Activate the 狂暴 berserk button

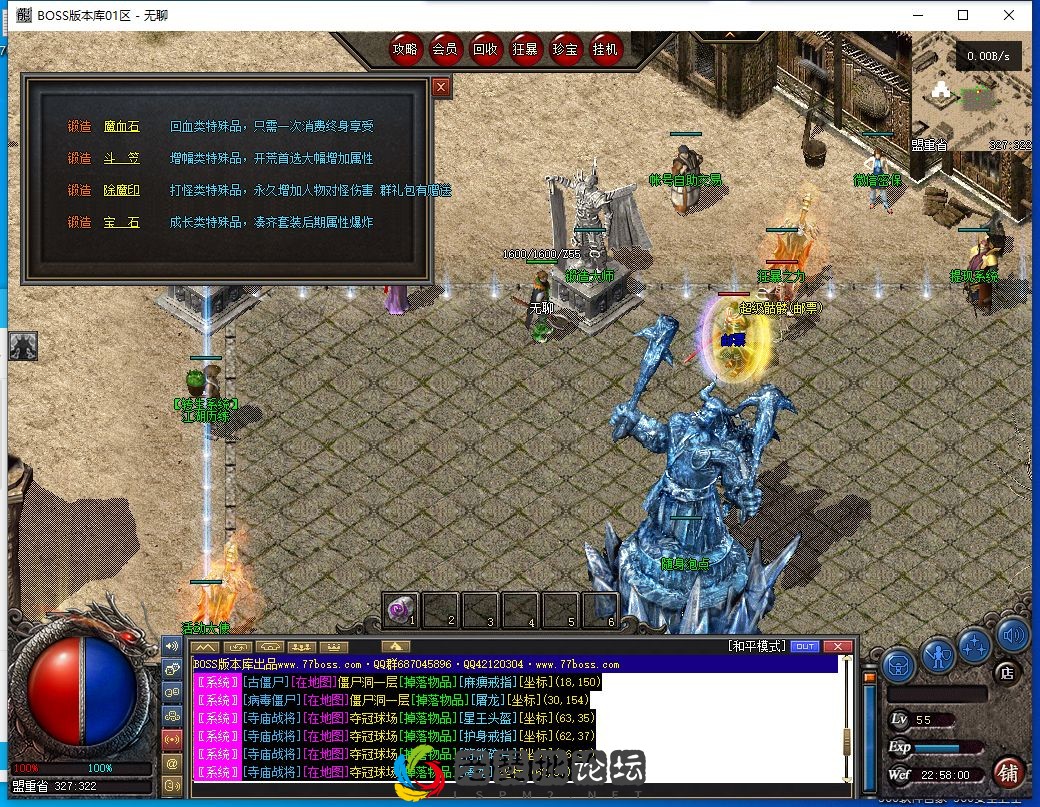pyautogui.click(x=525, y=48)
